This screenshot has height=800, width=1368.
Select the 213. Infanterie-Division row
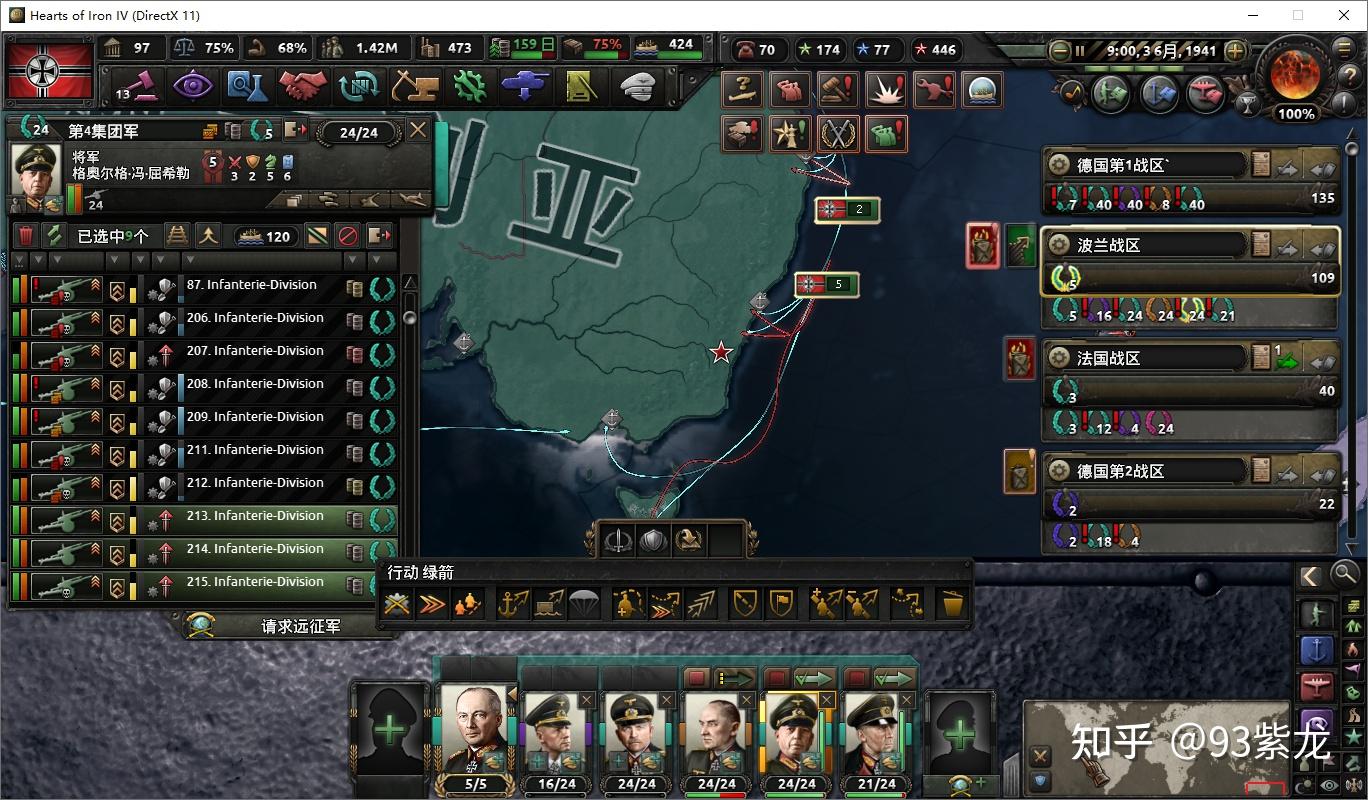251,517
